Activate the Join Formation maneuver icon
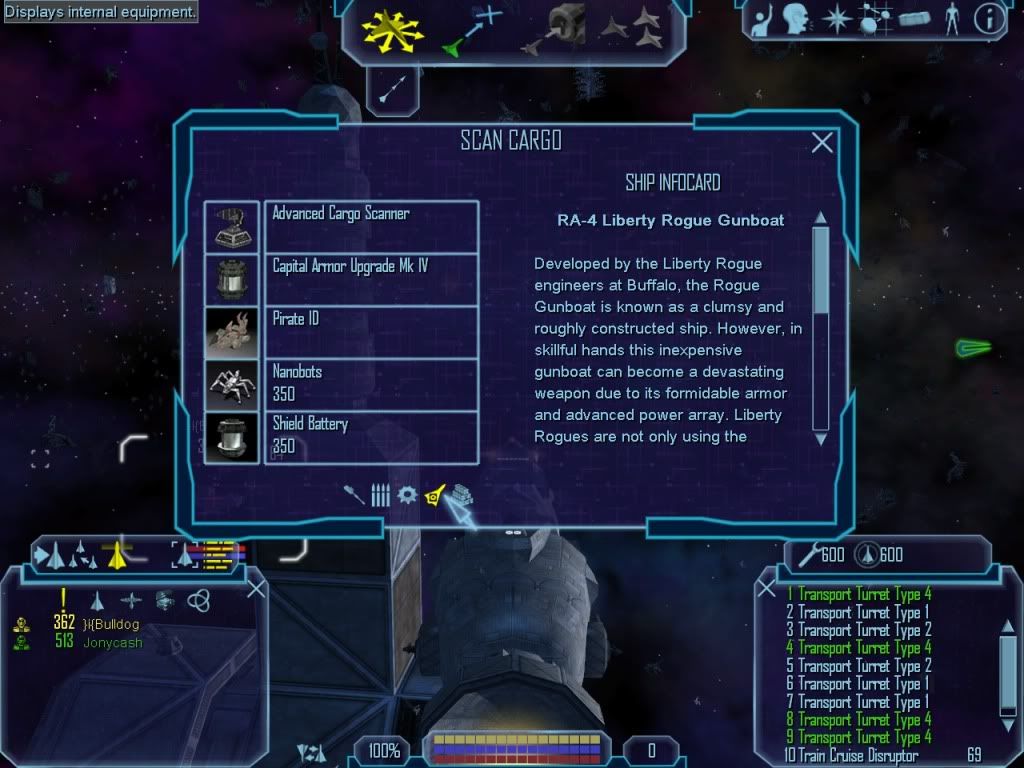Screen dimensions: 1024x768 pos(631,30)
